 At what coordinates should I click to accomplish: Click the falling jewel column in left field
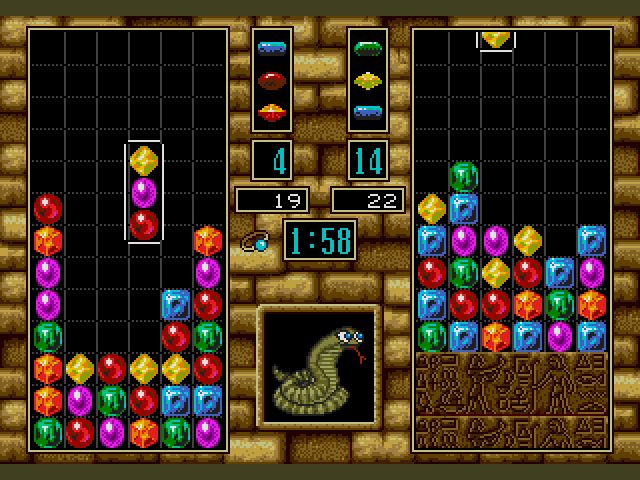(x=144, y=192)
